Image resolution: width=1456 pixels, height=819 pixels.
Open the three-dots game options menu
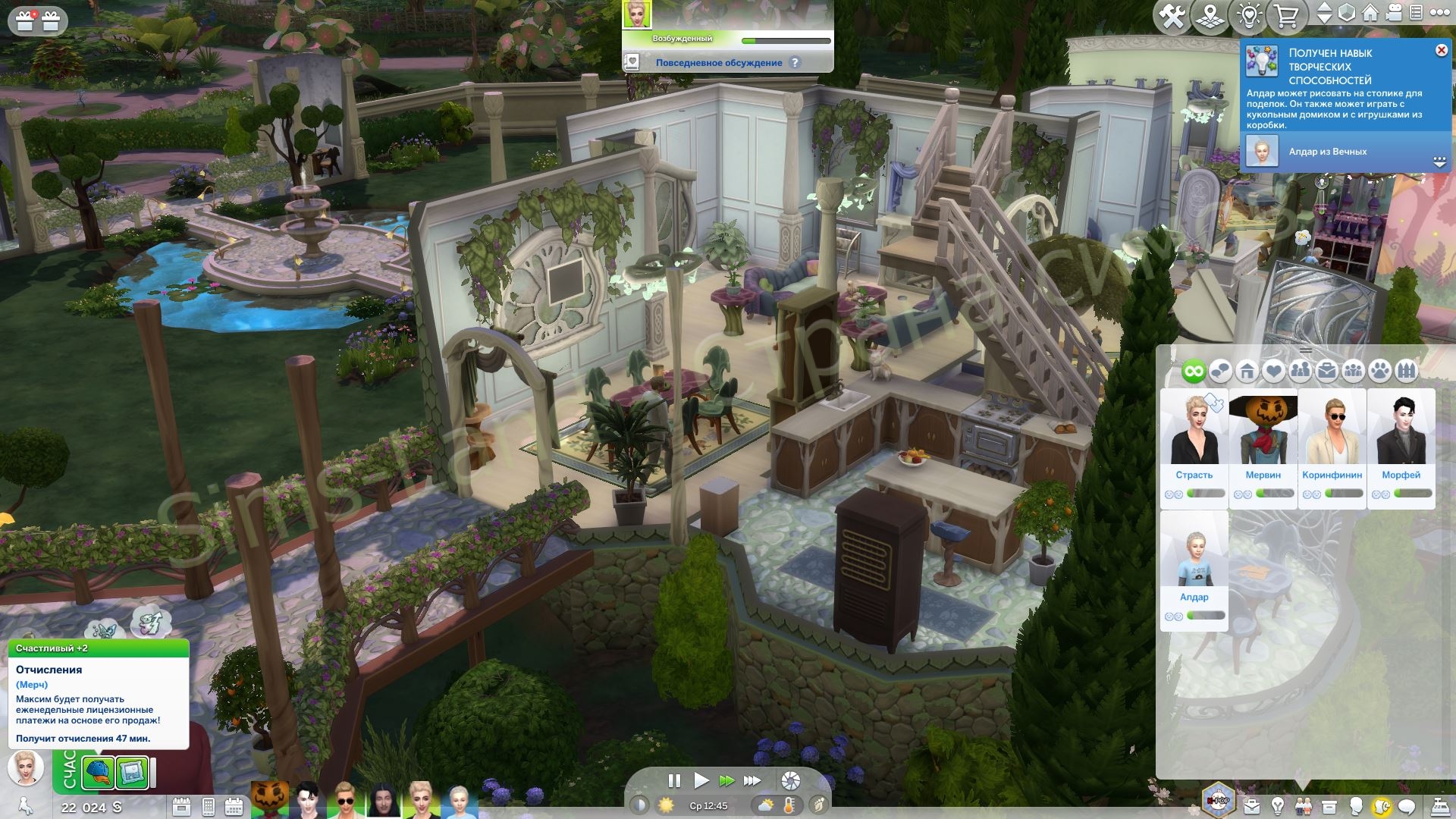click(1439, 13)
